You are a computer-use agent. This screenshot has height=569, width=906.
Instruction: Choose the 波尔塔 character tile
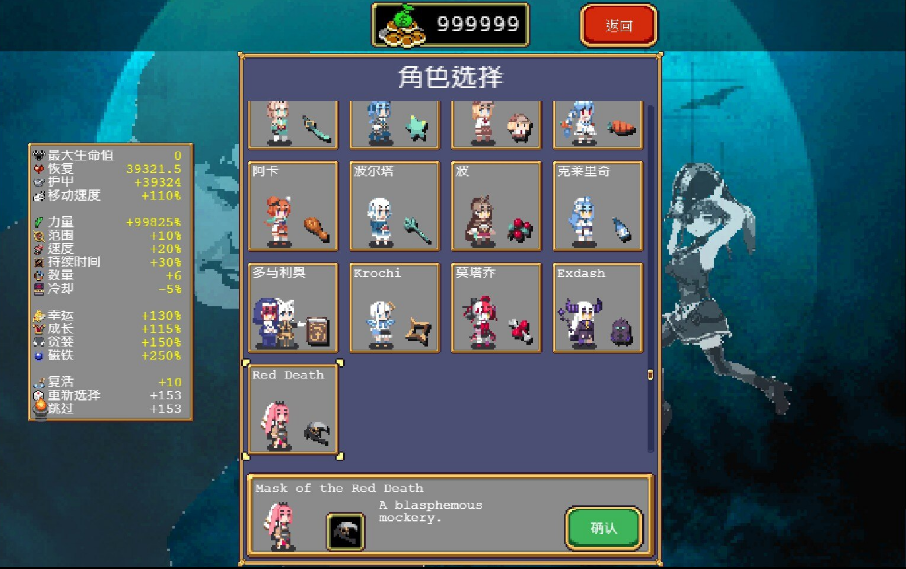[x=395, y=206]
